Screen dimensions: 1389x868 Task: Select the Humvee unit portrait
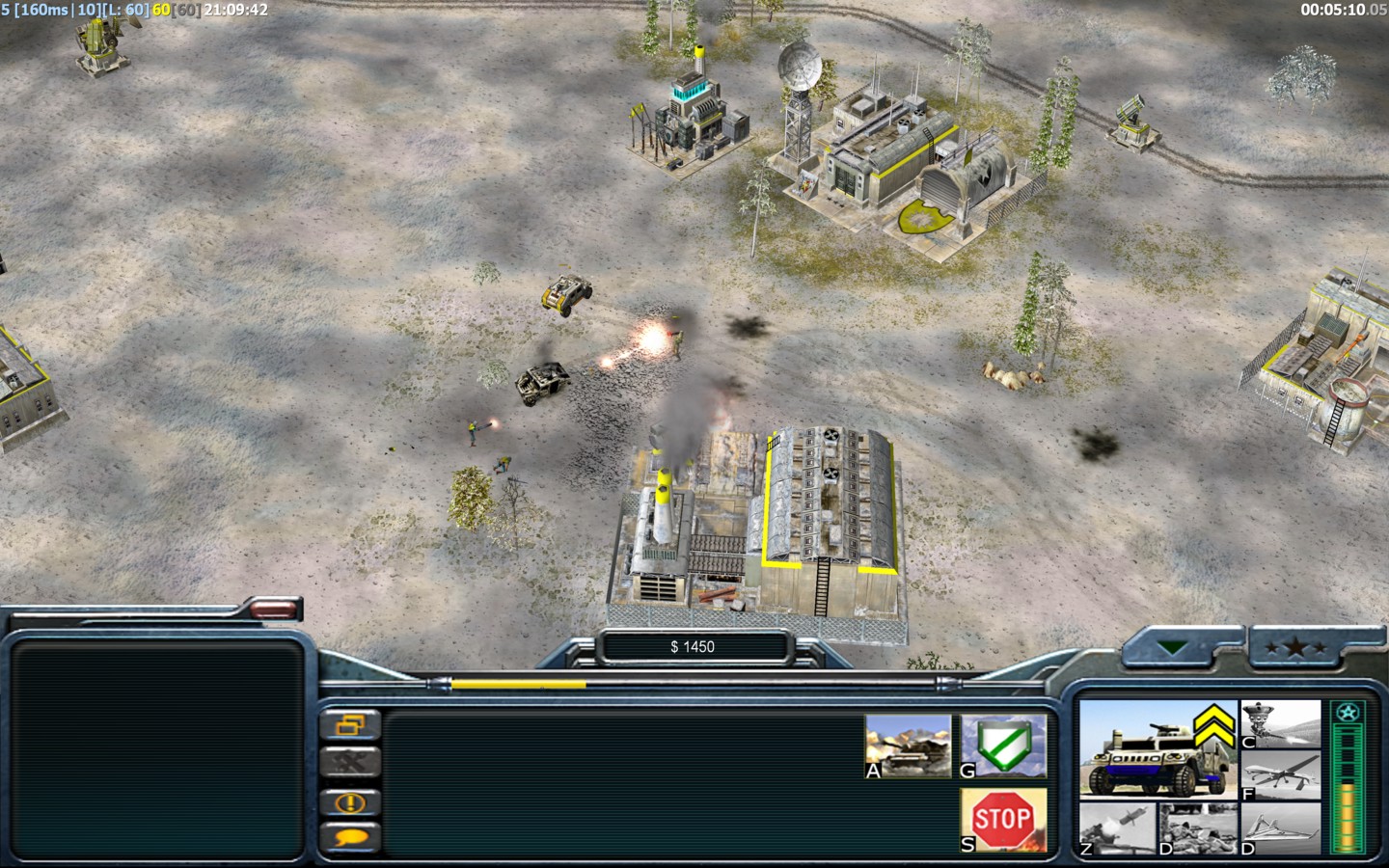coord(1157,748)
